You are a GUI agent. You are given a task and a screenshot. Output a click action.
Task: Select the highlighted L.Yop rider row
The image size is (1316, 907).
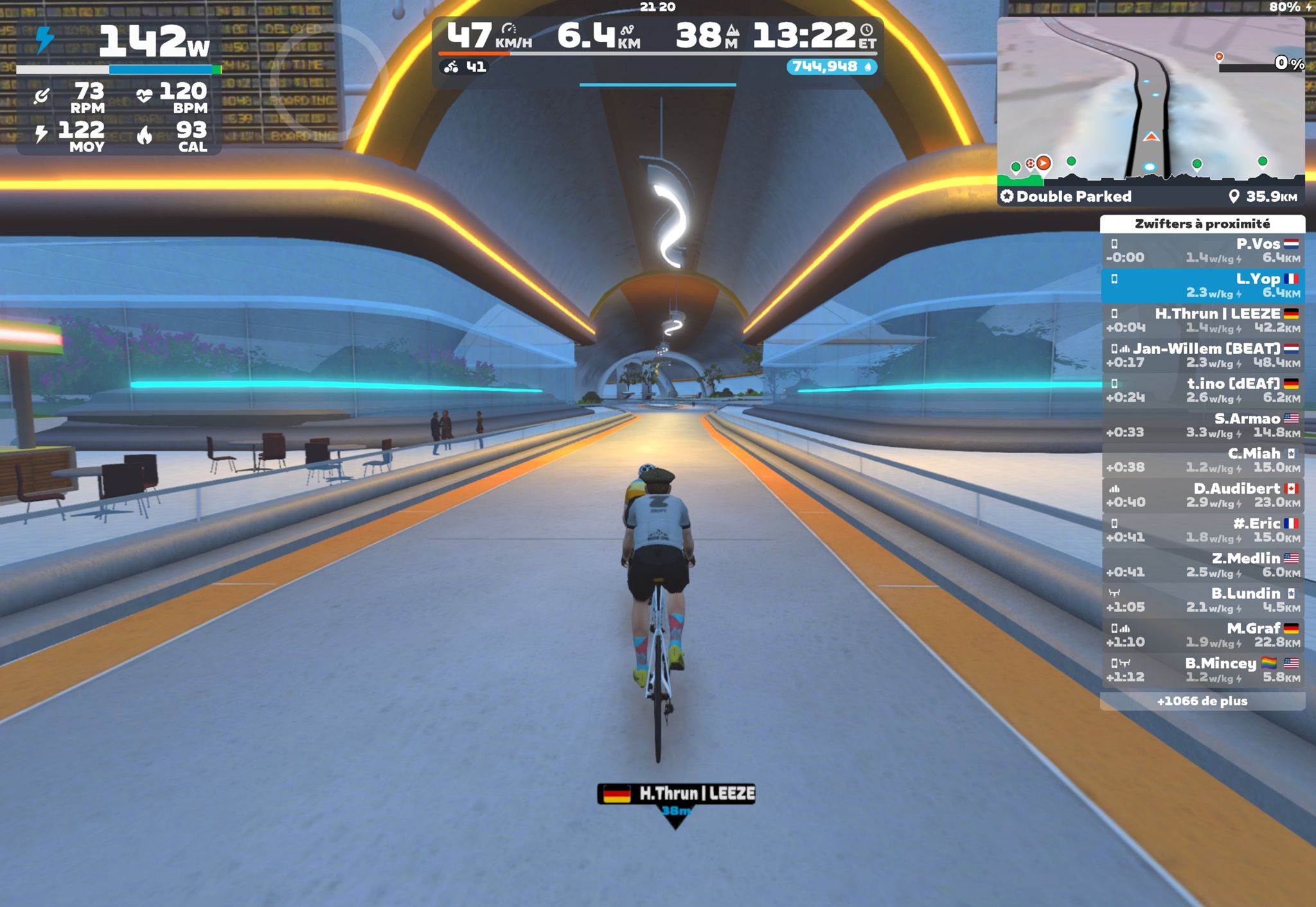(x=1202, y=285)
